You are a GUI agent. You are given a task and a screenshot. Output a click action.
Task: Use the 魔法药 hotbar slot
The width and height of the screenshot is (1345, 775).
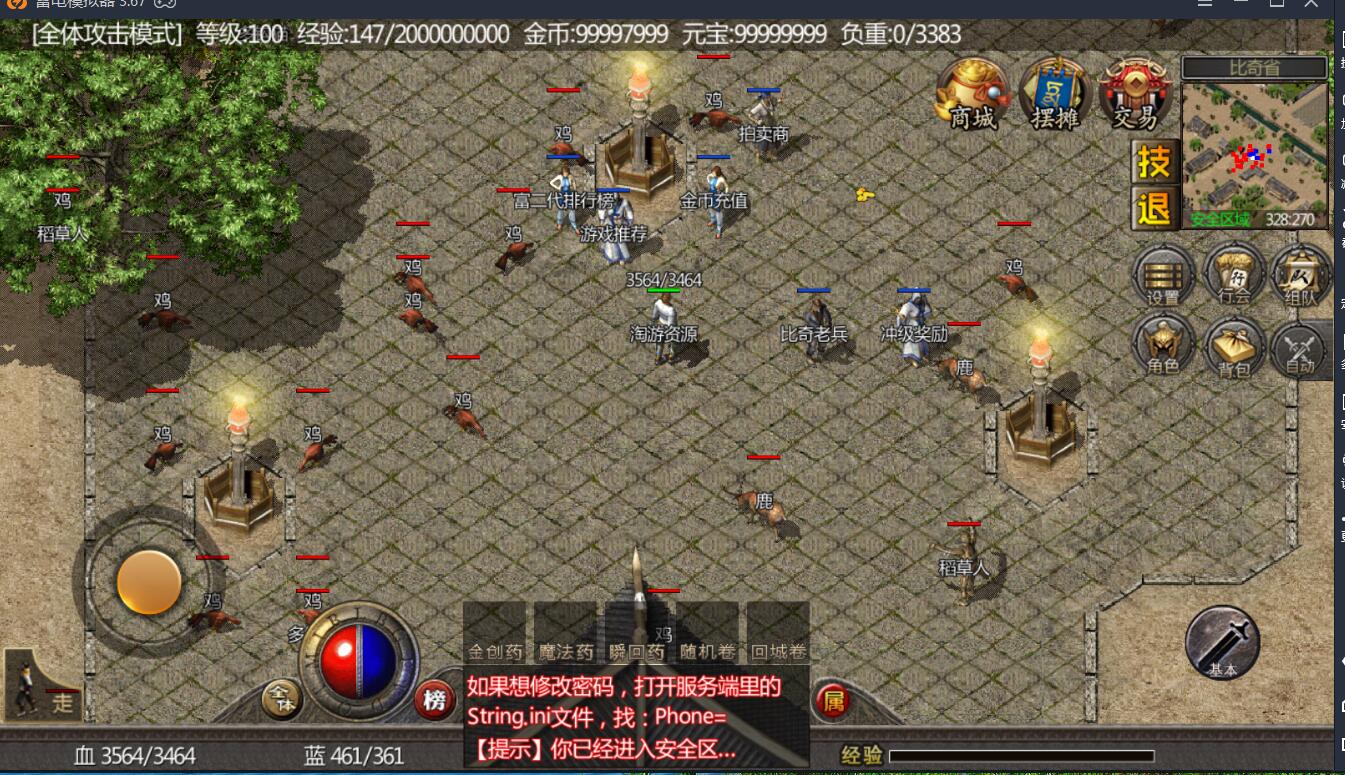(566, 633)
